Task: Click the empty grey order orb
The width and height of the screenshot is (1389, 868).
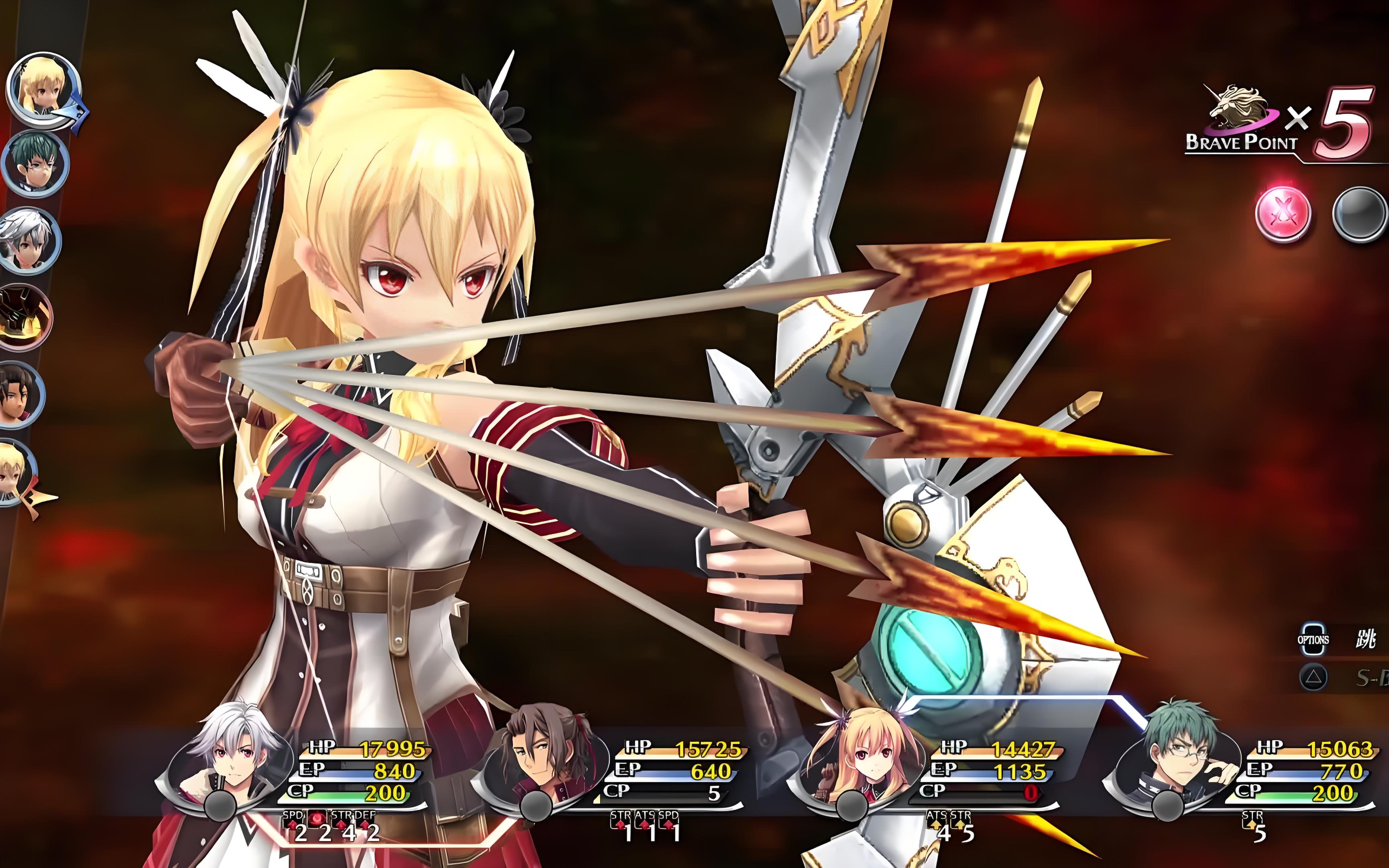Action: click(x=1360, y=213)
